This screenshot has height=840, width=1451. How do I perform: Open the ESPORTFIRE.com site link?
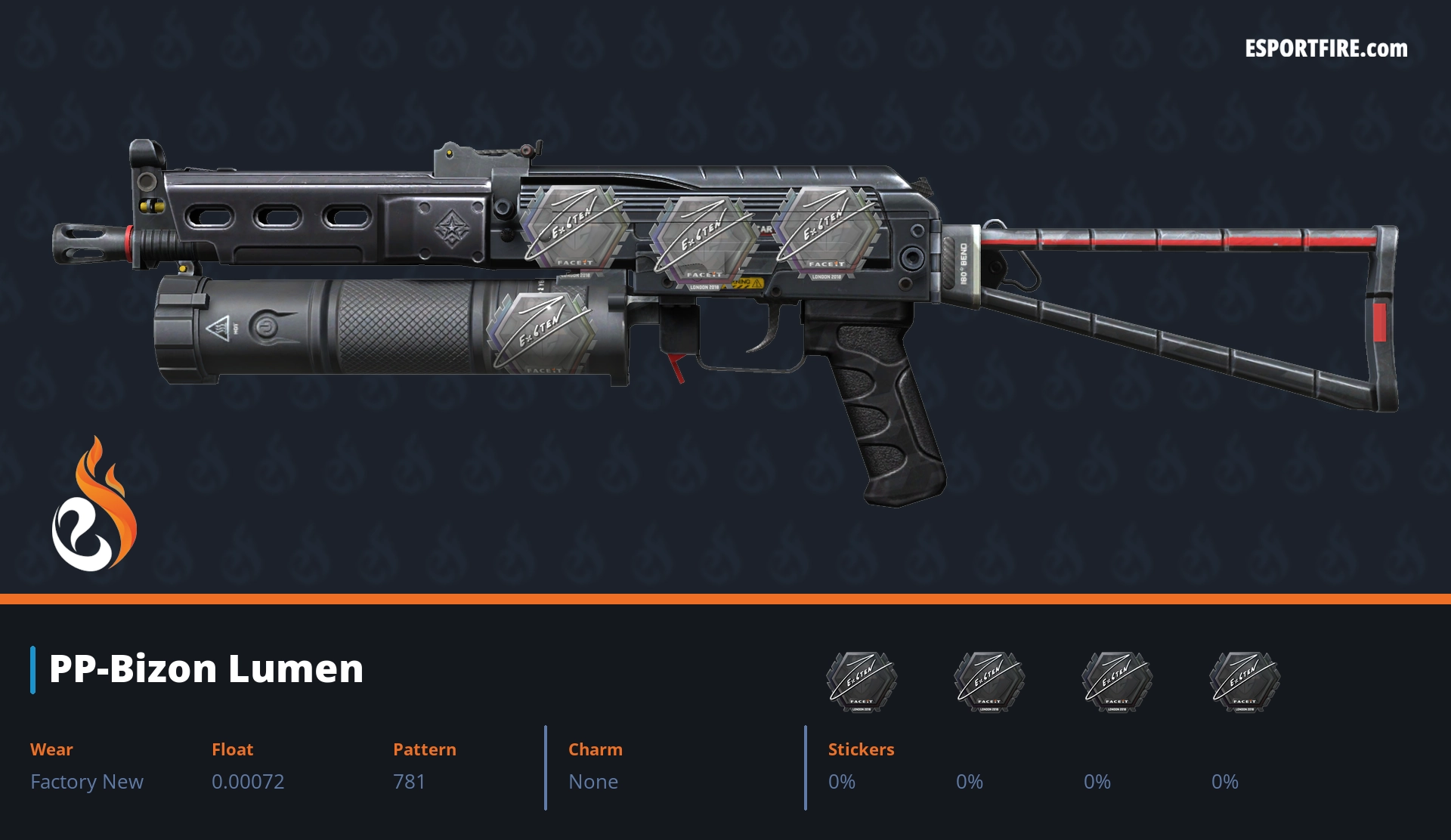click(x=1326, y=49)
